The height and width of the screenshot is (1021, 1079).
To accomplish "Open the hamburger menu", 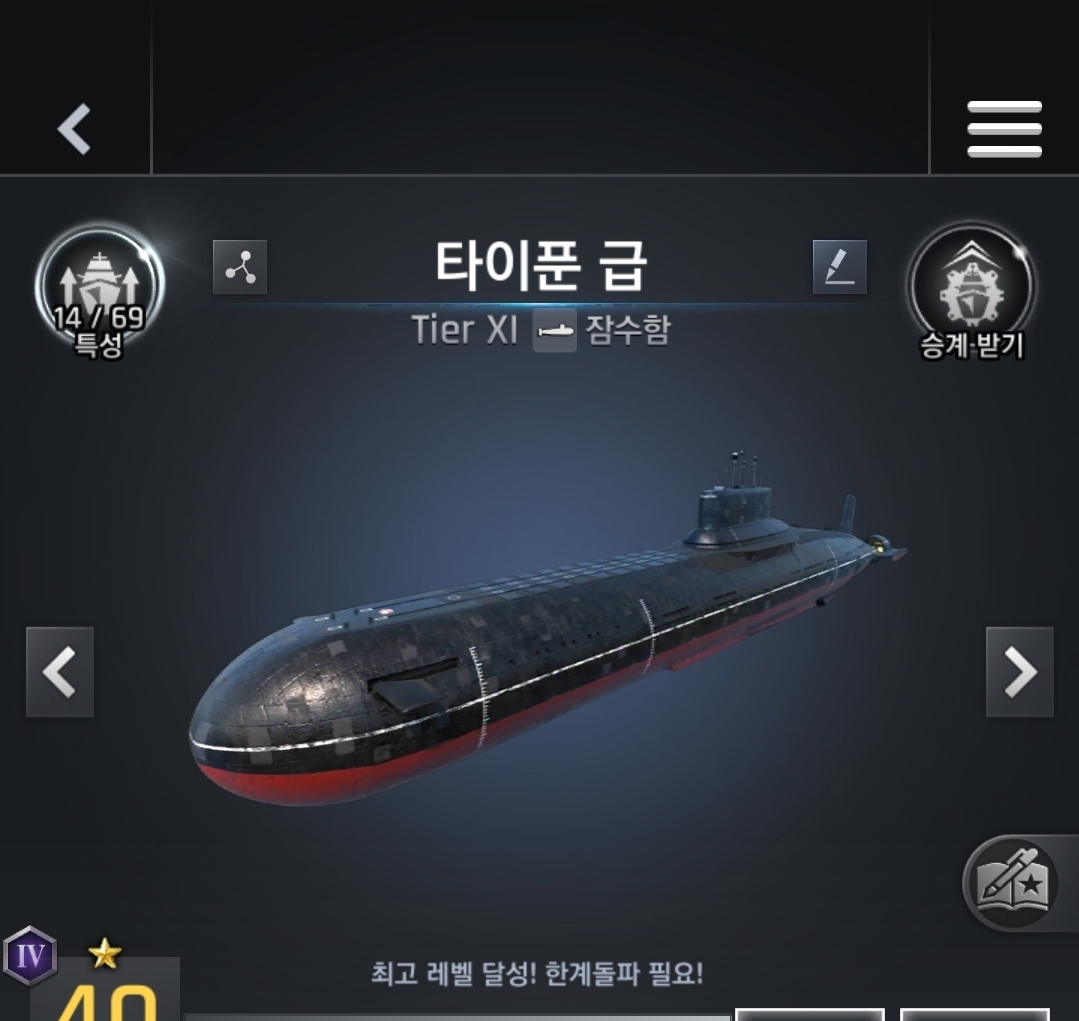I will (x=1004, y=129).
